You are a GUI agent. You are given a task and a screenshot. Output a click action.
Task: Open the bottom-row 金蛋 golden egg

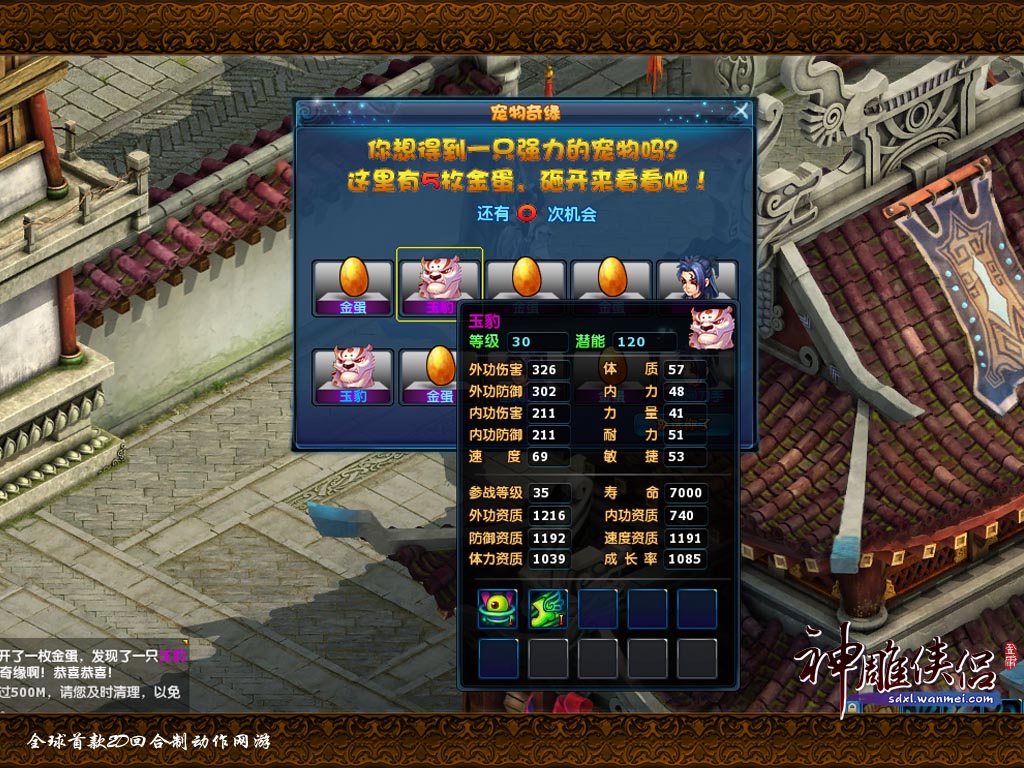point(438,375)
